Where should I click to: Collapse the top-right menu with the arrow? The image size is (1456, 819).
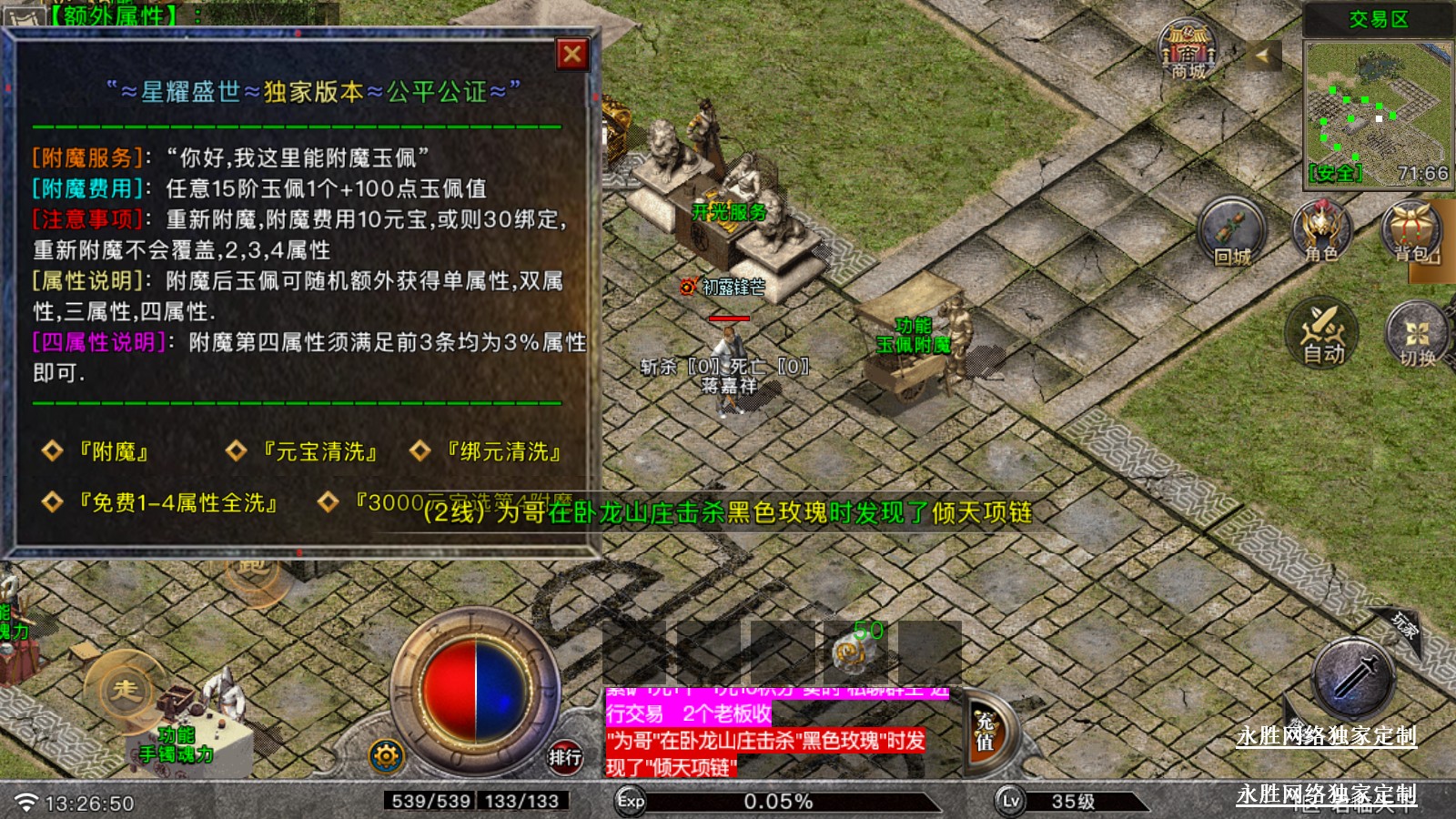(1262, 56)
